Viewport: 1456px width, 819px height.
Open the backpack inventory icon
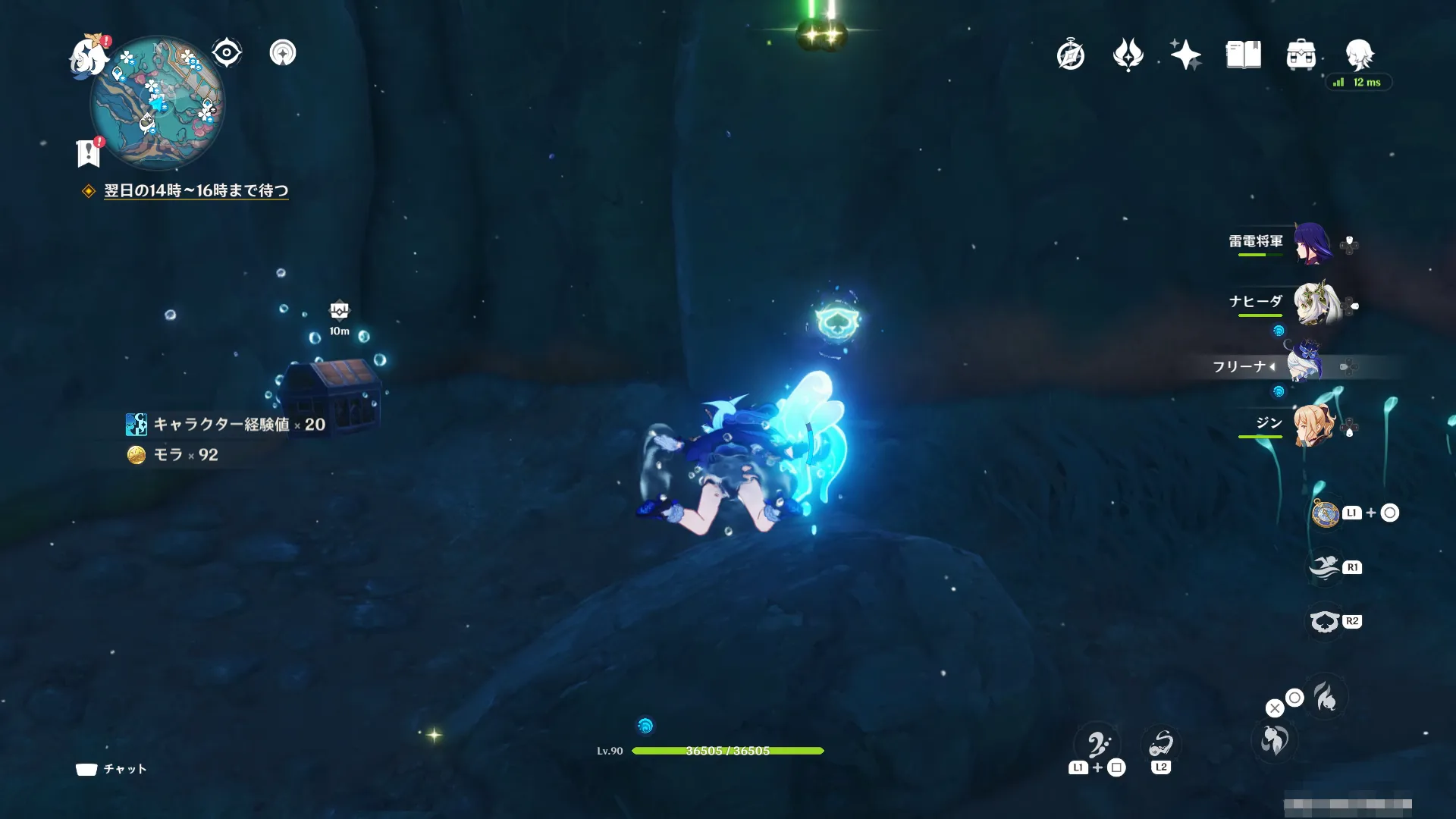[1301, 55]
